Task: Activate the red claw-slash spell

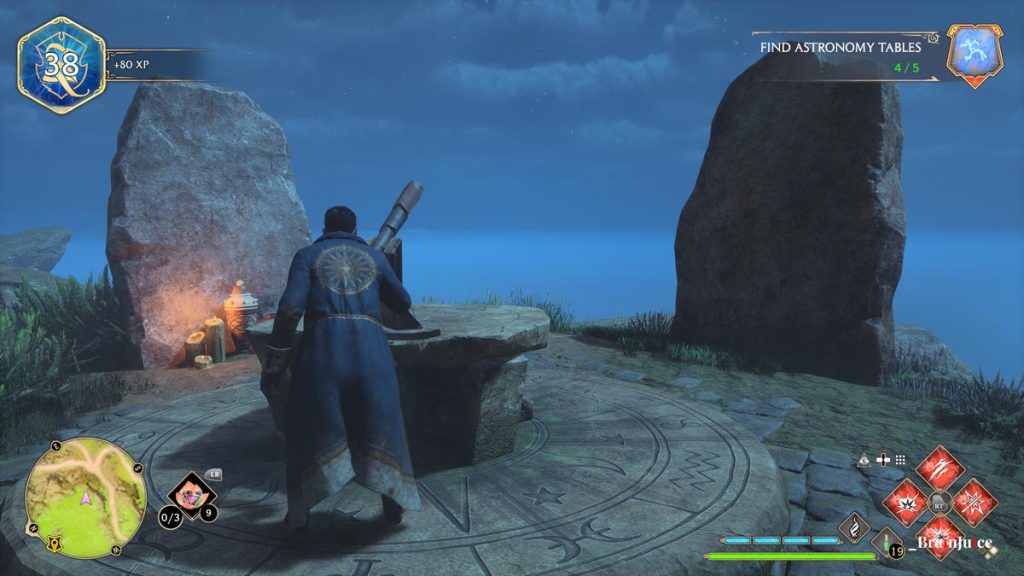Action: pyautogui.click(x=939, y=468)
